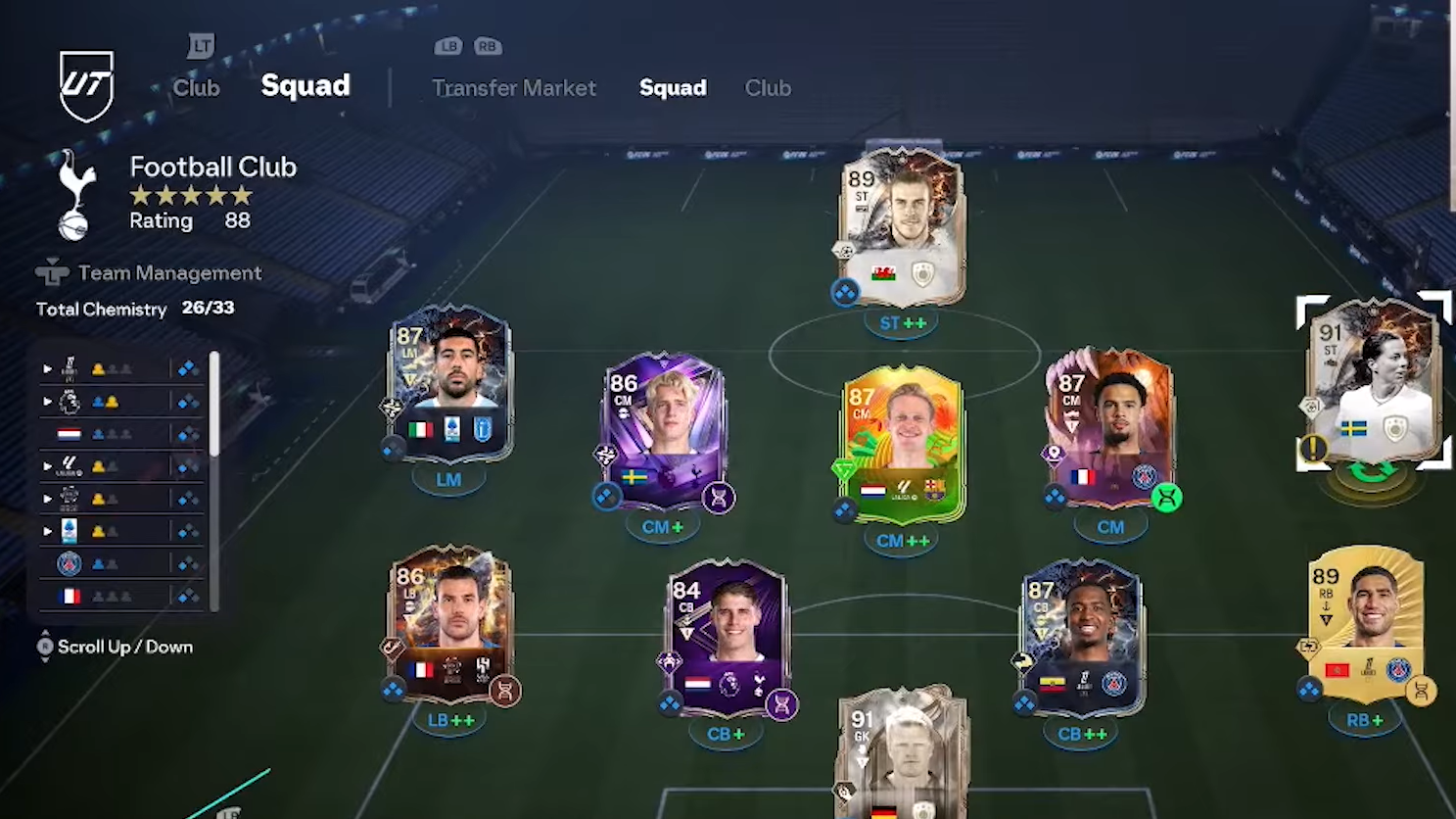
Task: Select the 87 LM Italy player card
Action: [x=448, y=384]
